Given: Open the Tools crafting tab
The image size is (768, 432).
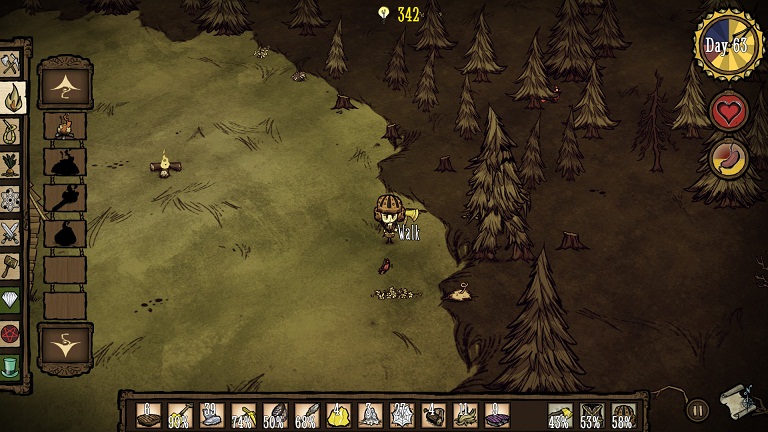Looking at the screenshot, I should point(11,64).
